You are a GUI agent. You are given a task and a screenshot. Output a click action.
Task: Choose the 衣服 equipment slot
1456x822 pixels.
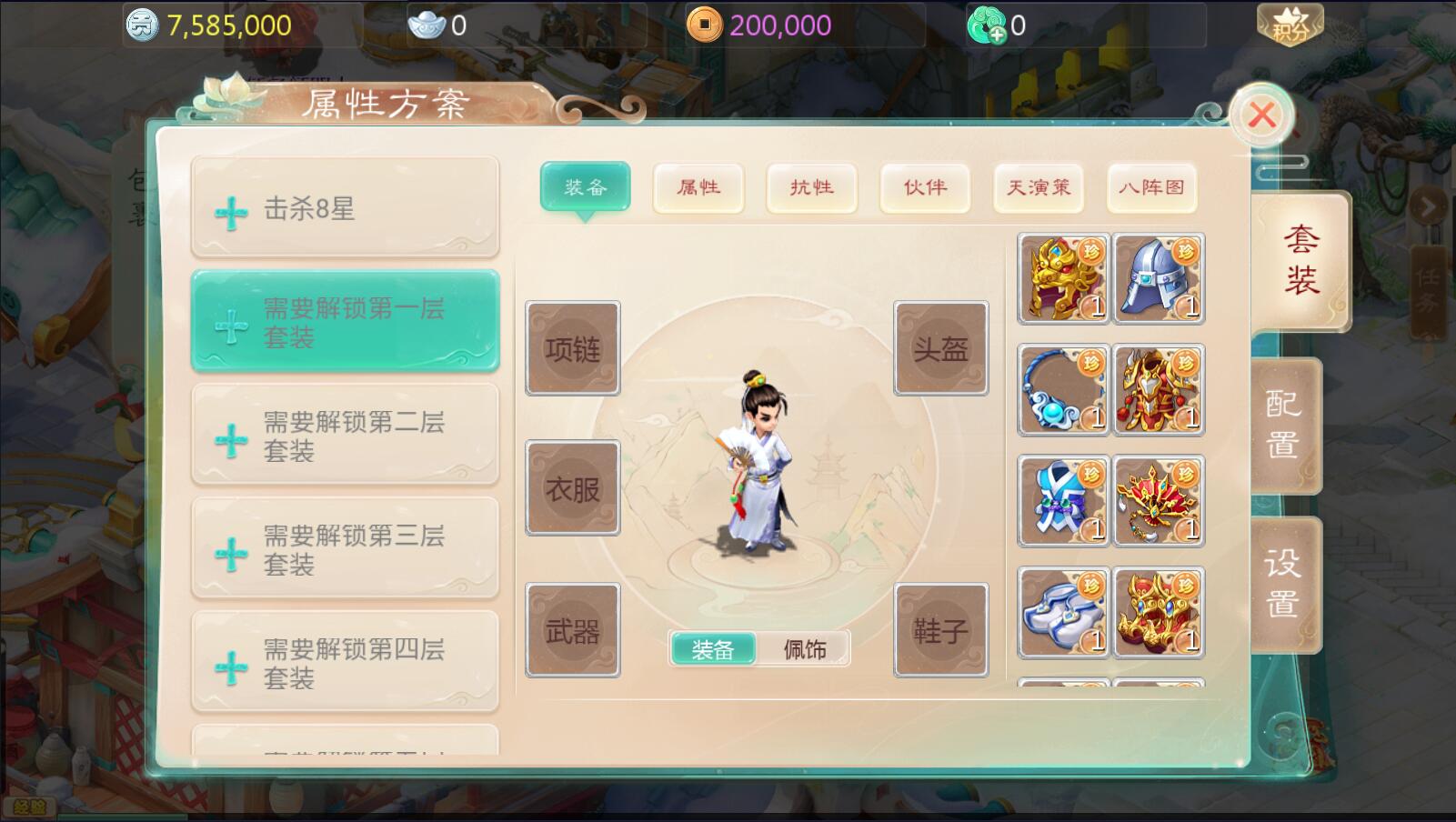click(573, 488)
